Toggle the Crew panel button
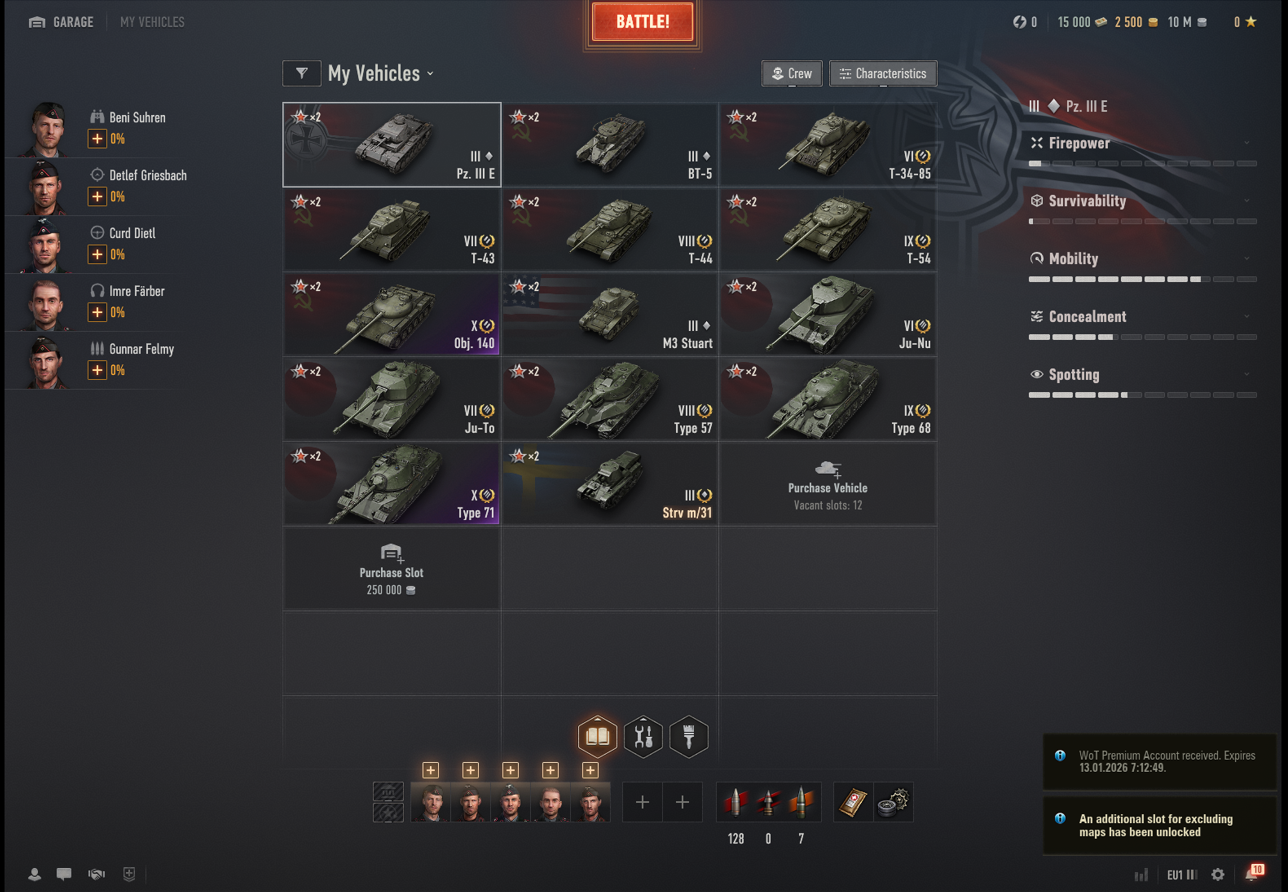 tap(791, 74)
